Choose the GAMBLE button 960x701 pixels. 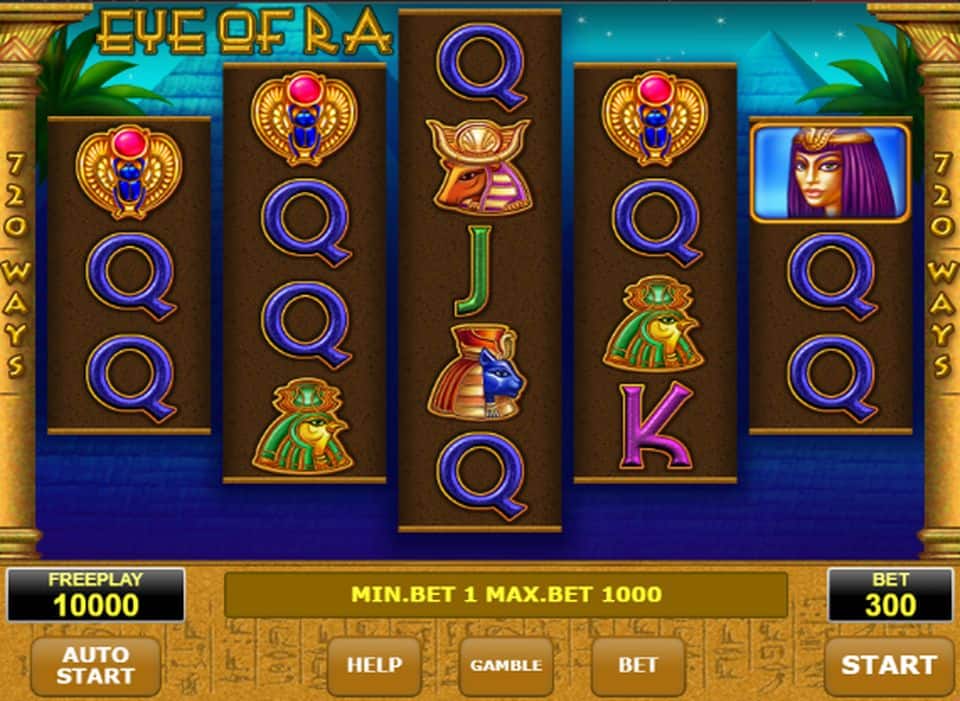tap(506, 665)
